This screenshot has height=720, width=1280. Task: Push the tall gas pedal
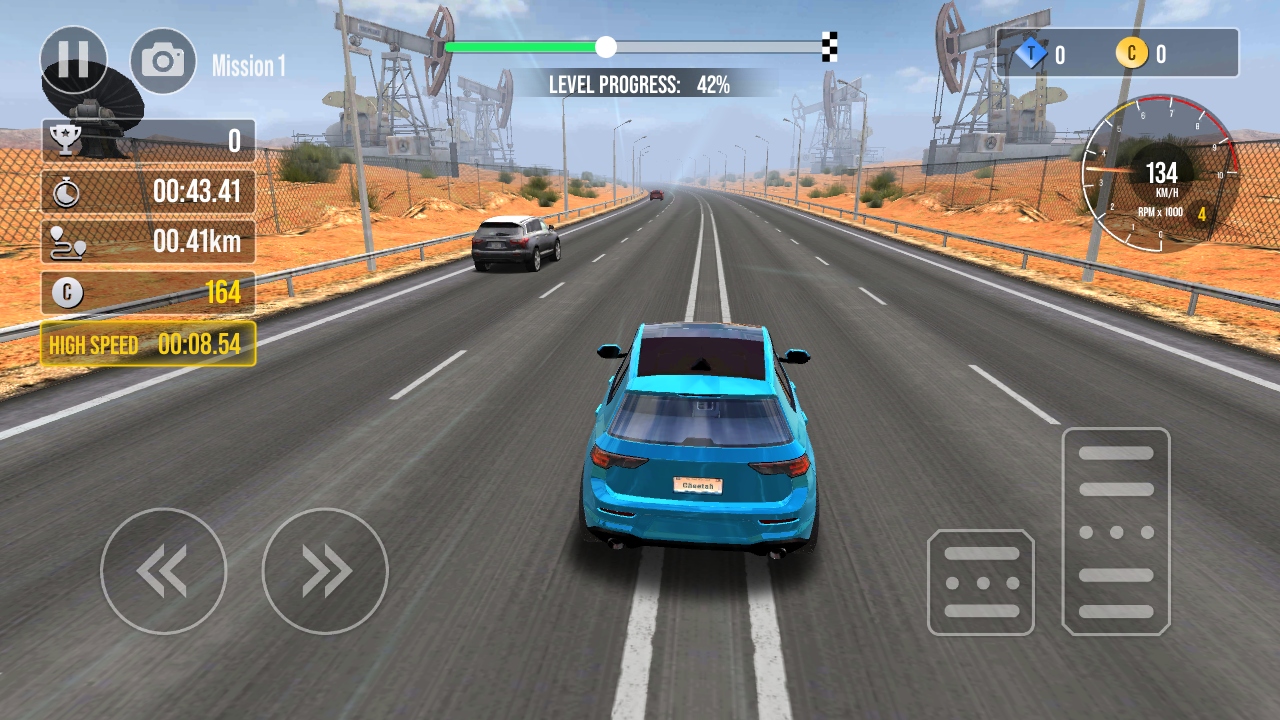[x=1116, y=531]
